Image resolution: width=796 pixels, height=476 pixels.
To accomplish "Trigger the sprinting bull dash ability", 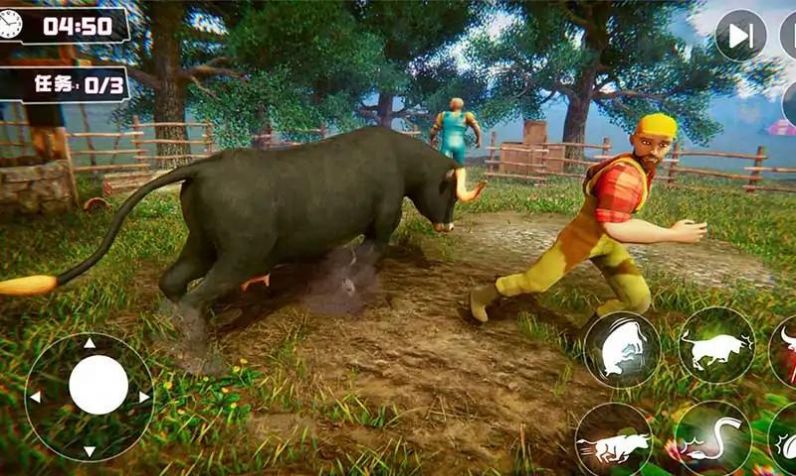I will pos(613,440).
